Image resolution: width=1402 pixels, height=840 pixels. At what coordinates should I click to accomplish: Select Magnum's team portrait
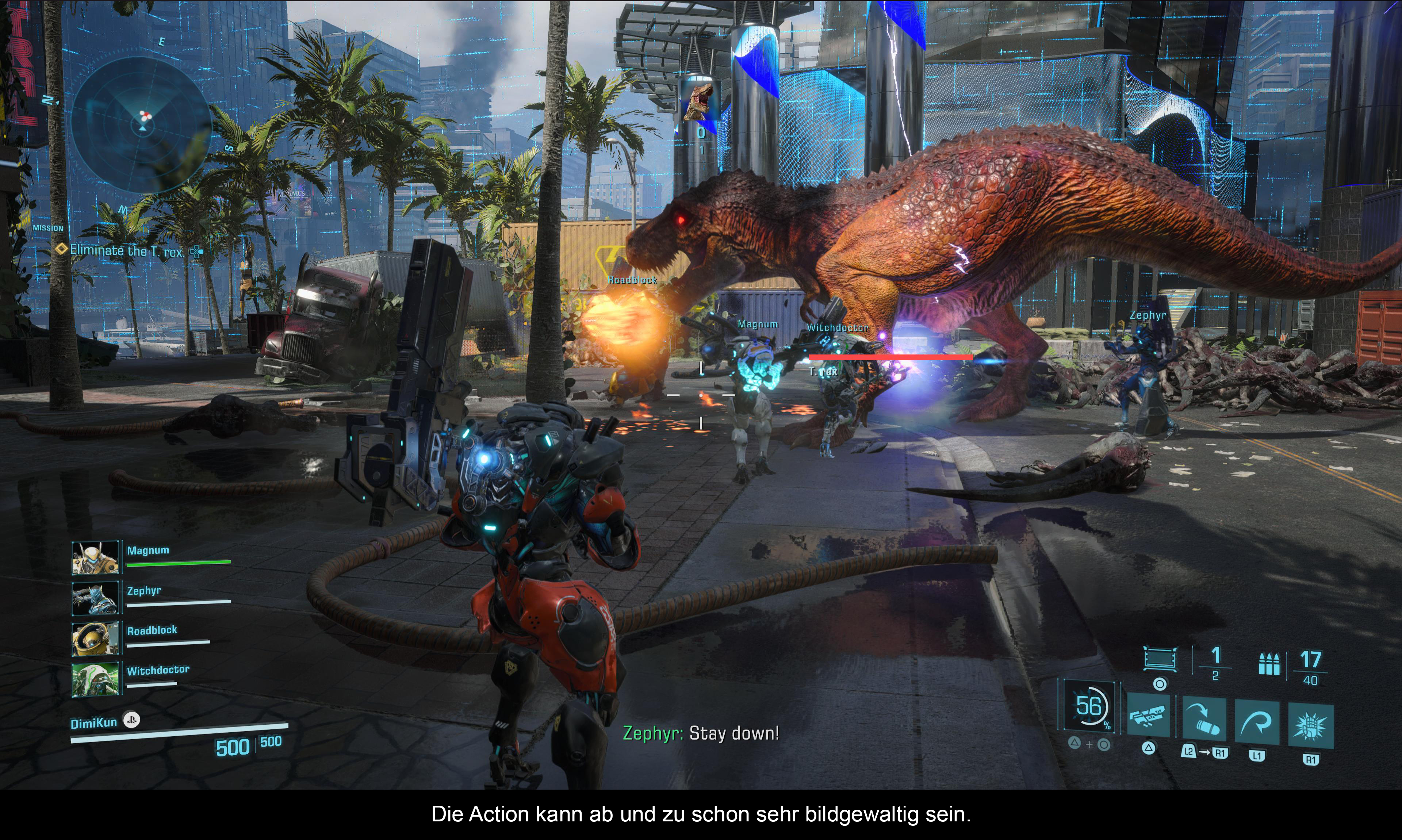point(96,558)
